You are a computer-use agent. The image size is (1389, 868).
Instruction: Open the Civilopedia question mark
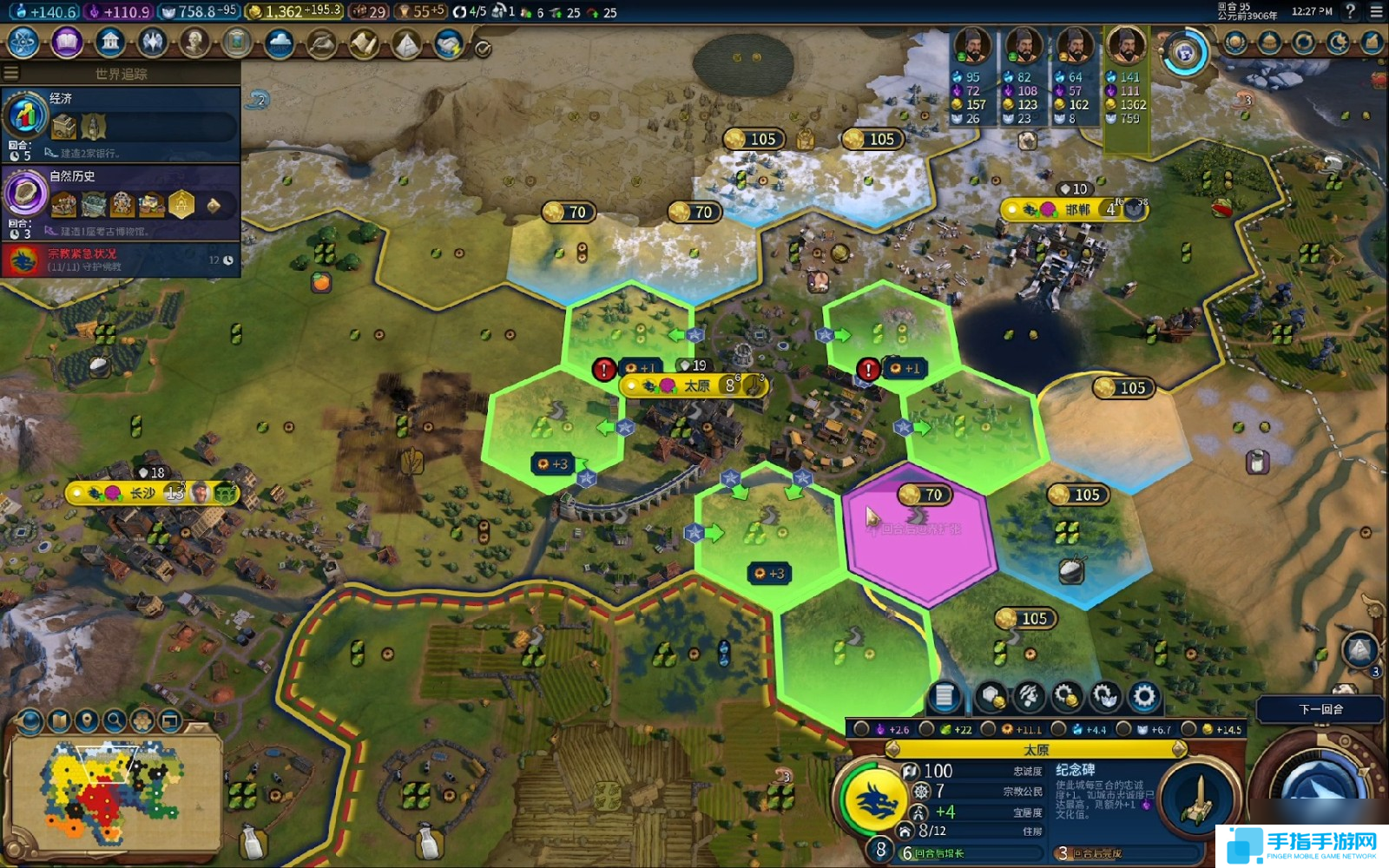[x=1350, y=11]
